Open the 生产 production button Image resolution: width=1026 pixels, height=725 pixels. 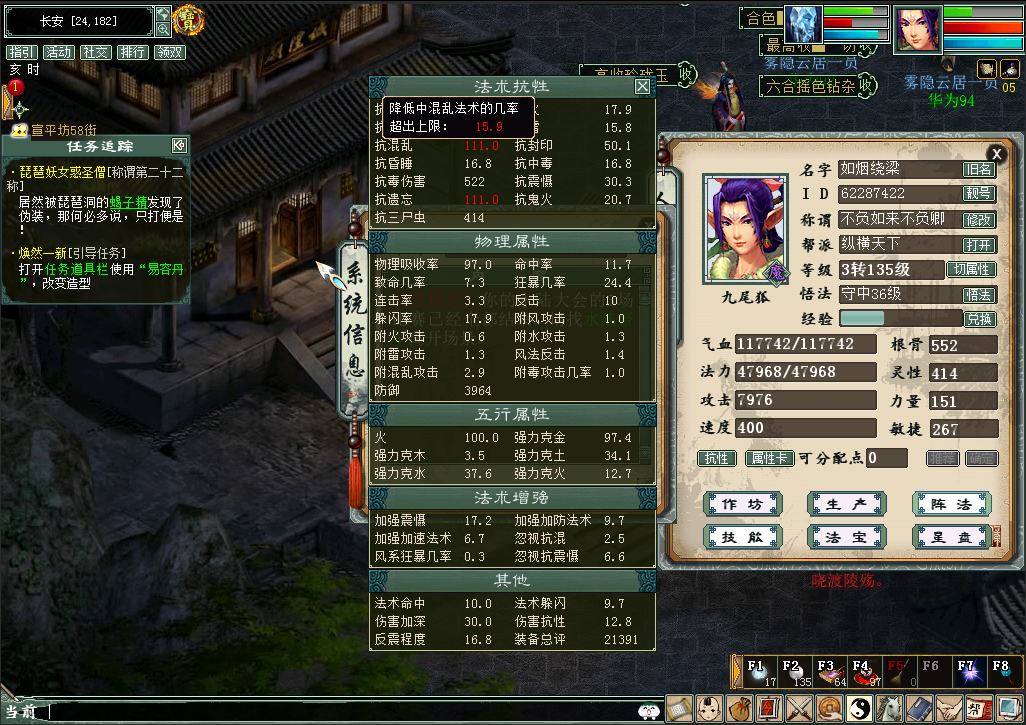coord(847,504)
